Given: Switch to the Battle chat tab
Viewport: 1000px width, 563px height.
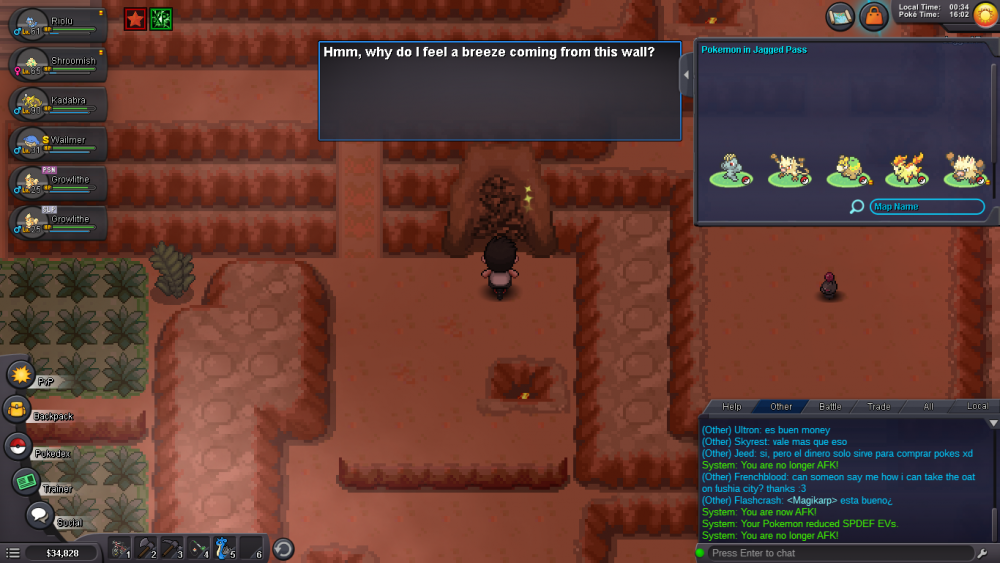Looking at the screenshot, I should point(831,407).
